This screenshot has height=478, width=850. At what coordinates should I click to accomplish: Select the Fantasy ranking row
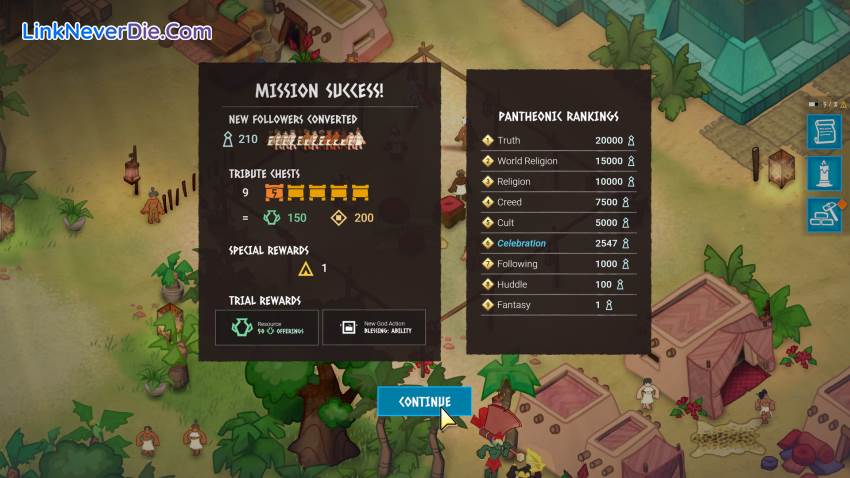(x=558, y=305)
